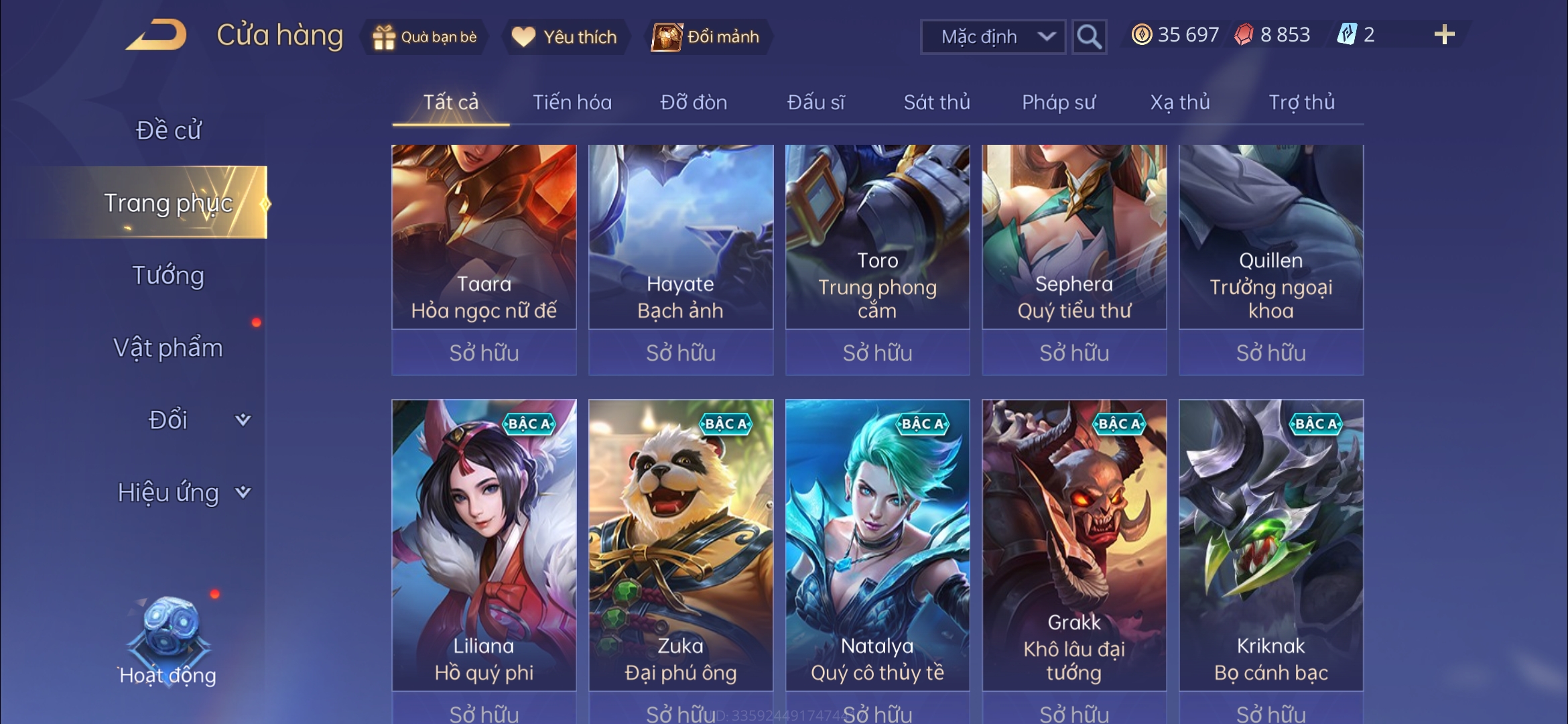Viewport: 1568px width, 724px height.
Task: Click Sở hữu under the Taara skin
Action: [484, 353]
